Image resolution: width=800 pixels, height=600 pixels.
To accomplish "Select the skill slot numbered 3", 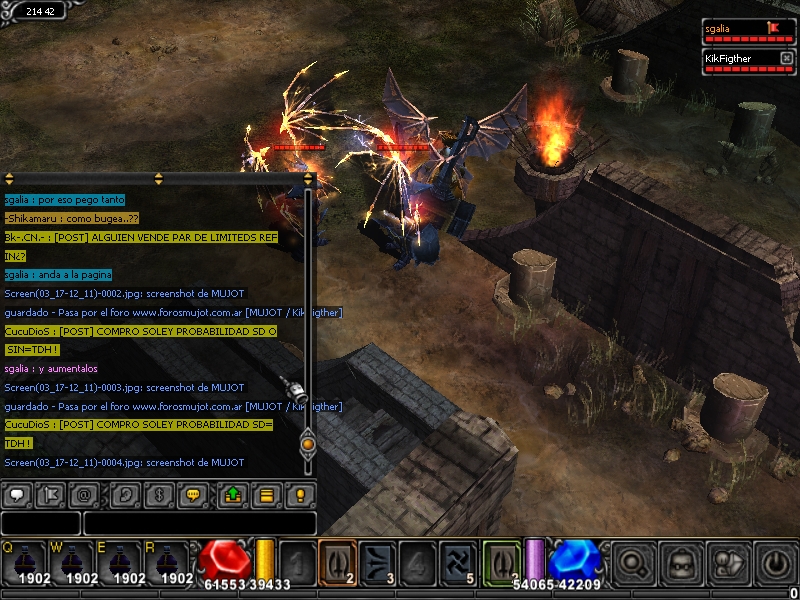I will tap(379, 563).
